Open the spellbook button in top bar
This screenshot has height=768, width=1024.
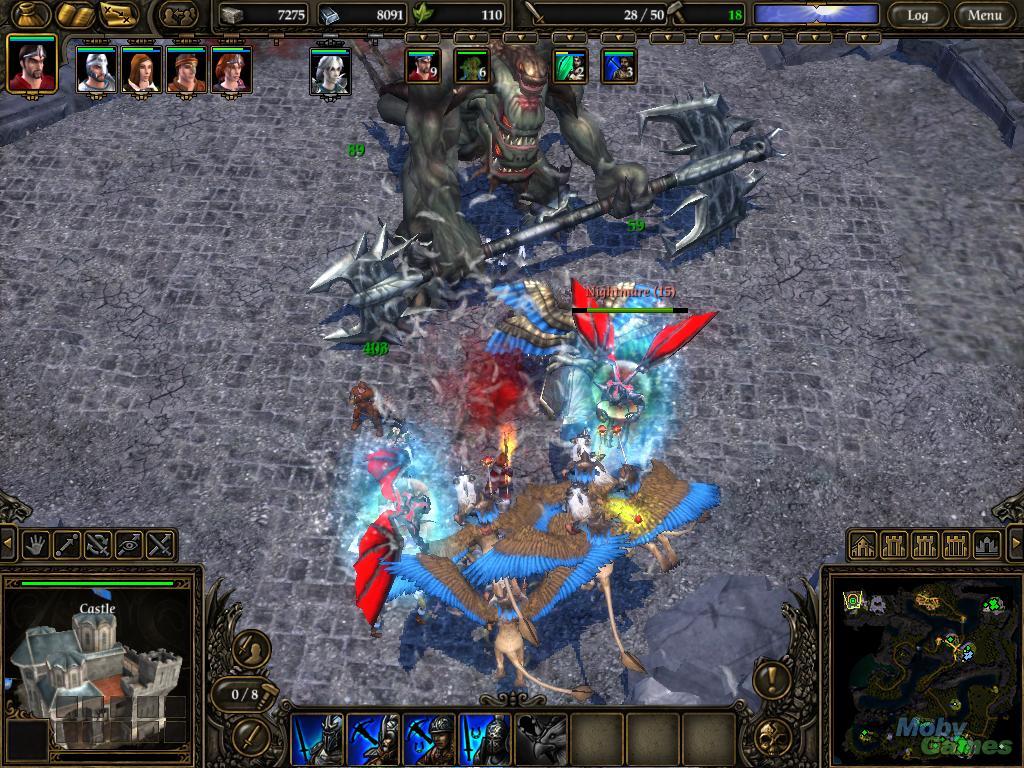(74, 15)
